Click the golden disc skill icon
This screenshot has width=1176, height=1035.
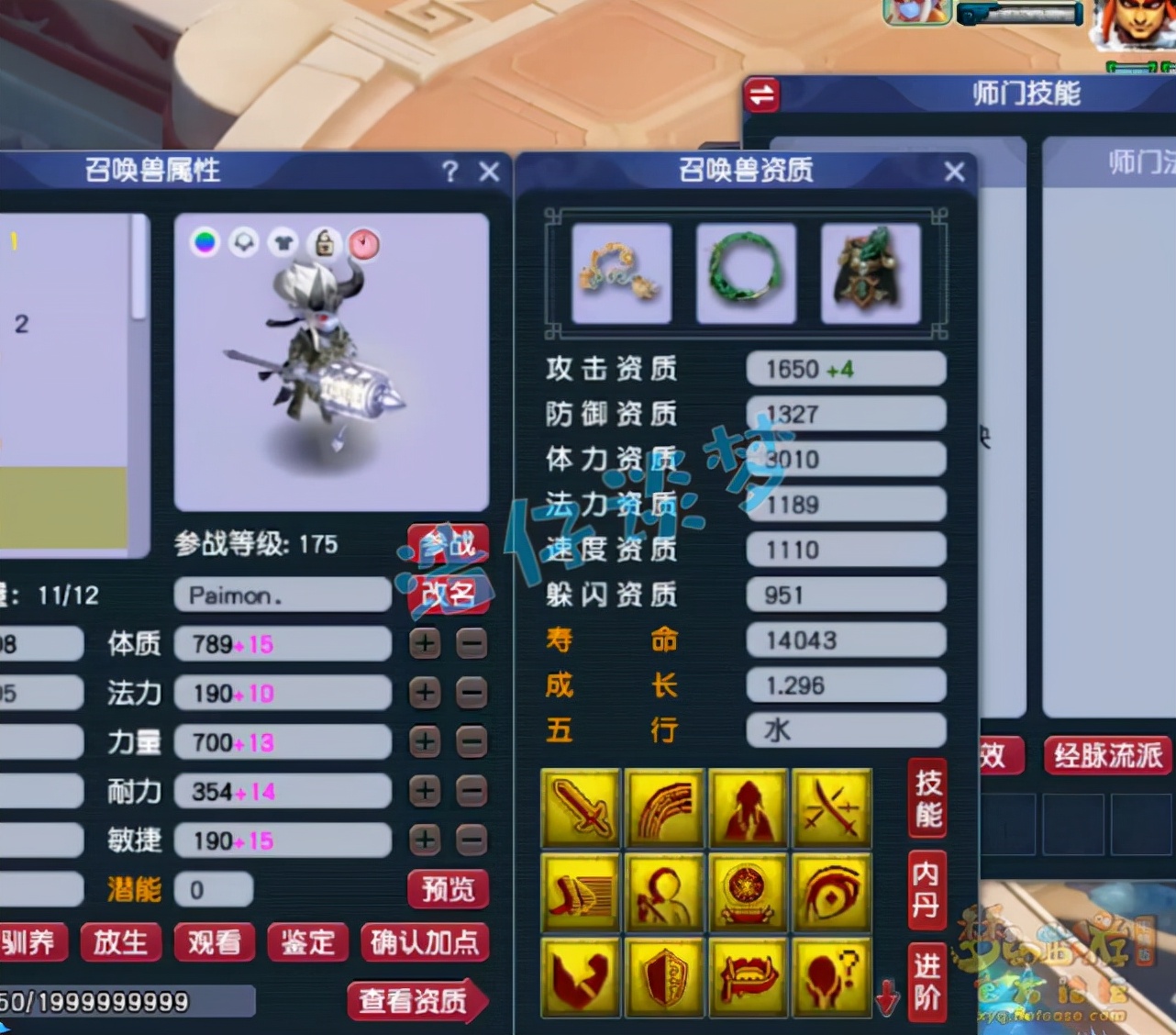(749, 893)
